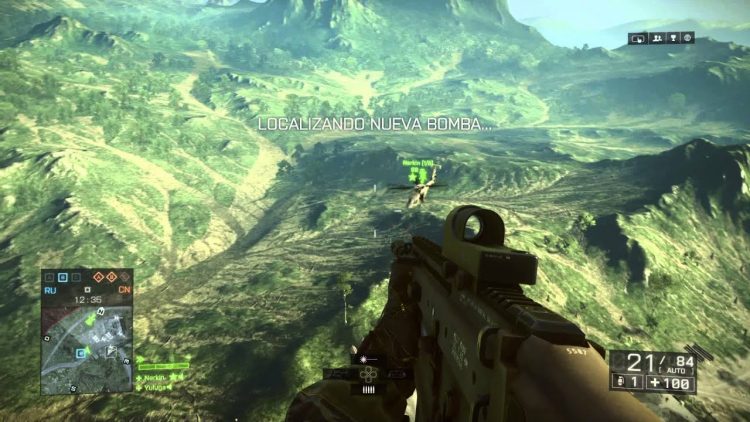Screen dimensions: 750x422
Task: Click the blue objective B flag indicator
Action: [62, 275]
